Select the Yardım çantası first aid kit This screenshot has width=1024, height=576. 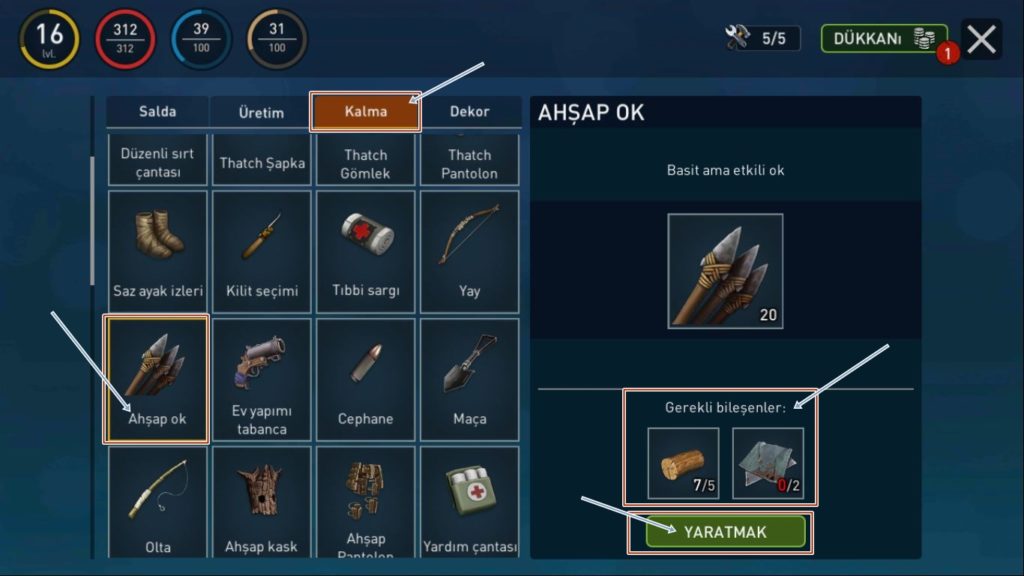(x=470, y=502)
